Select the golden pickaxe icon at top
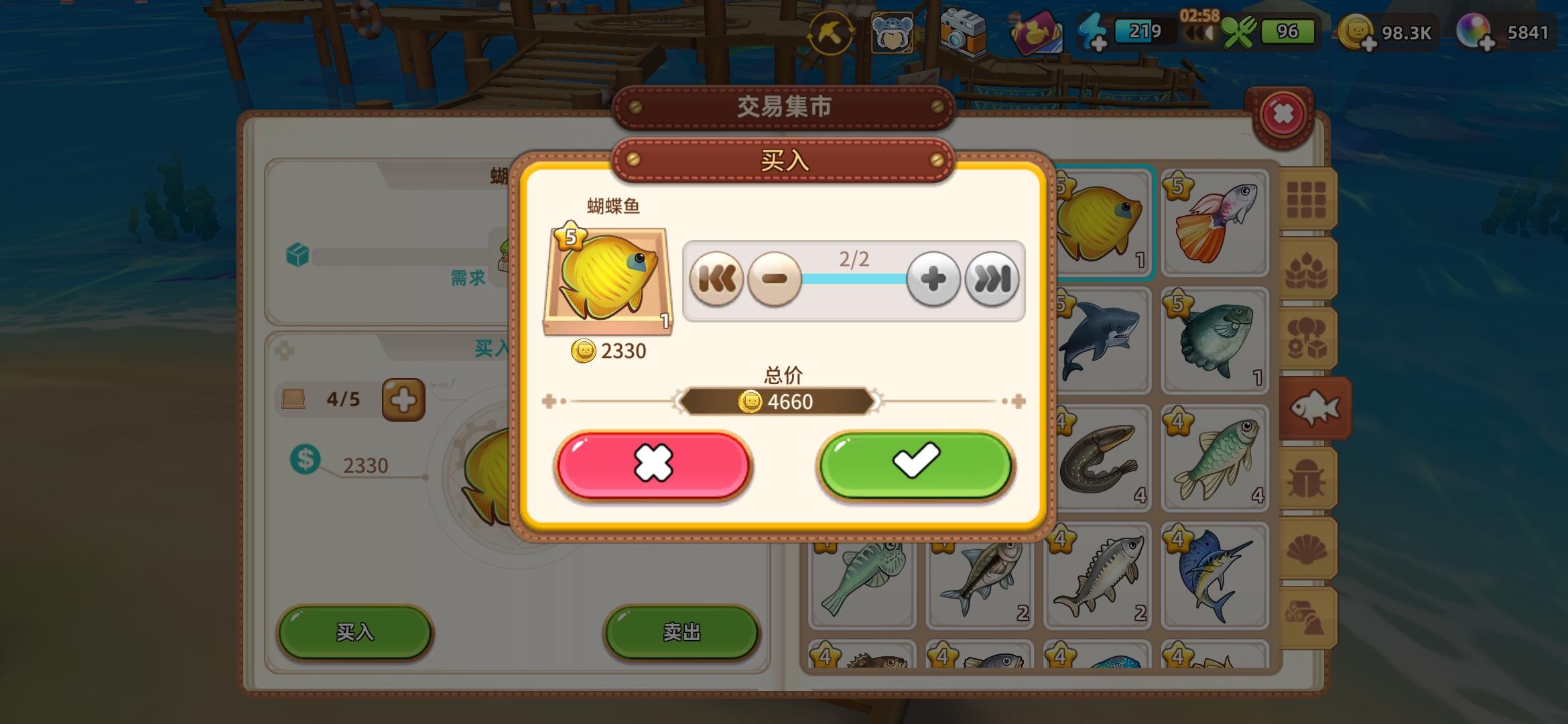The image size is (1568, 724). pos(831,32)
